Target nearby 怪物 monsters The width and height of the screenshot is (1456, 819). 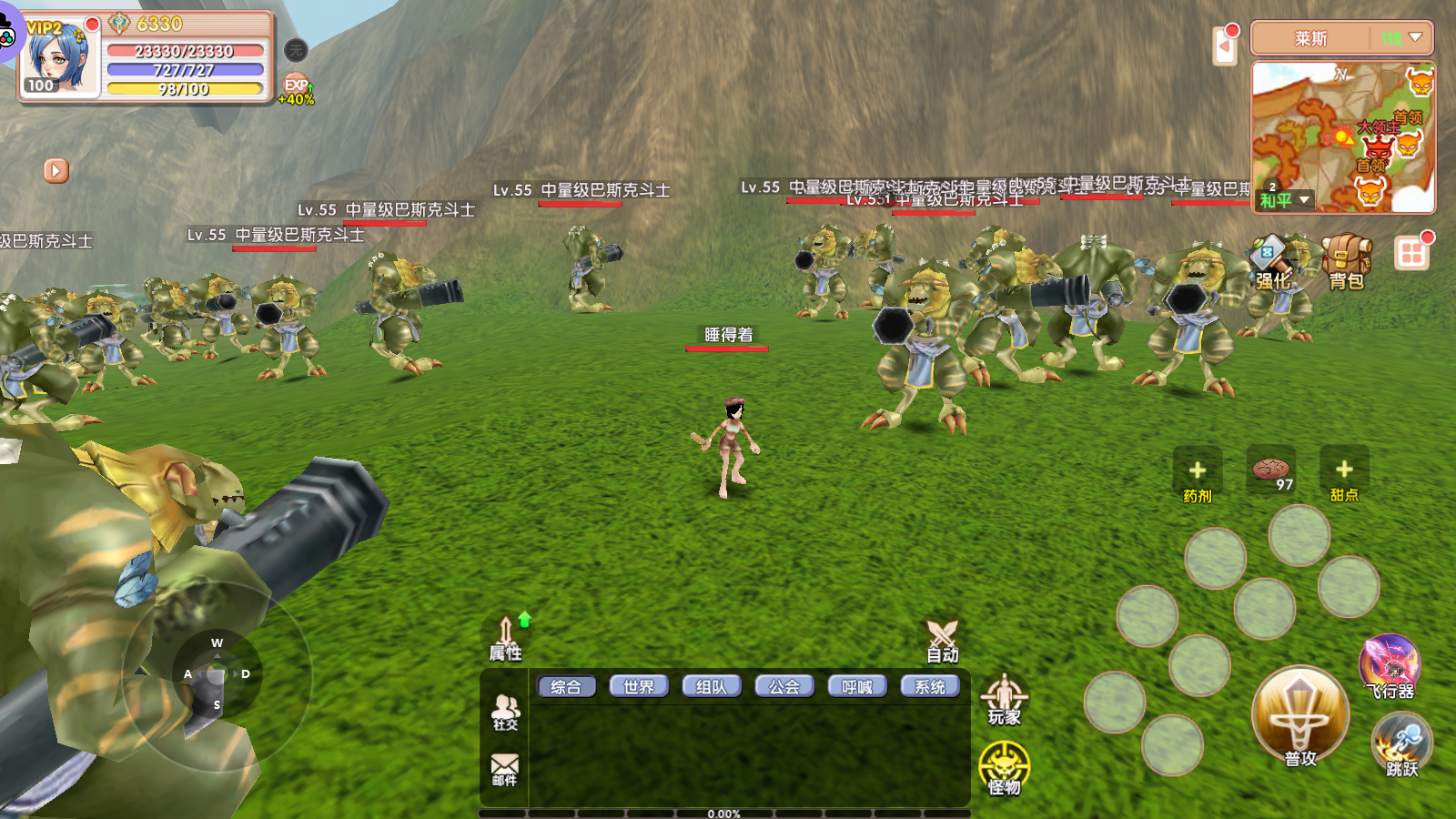pyautogui.click(x=1005, y=769)
